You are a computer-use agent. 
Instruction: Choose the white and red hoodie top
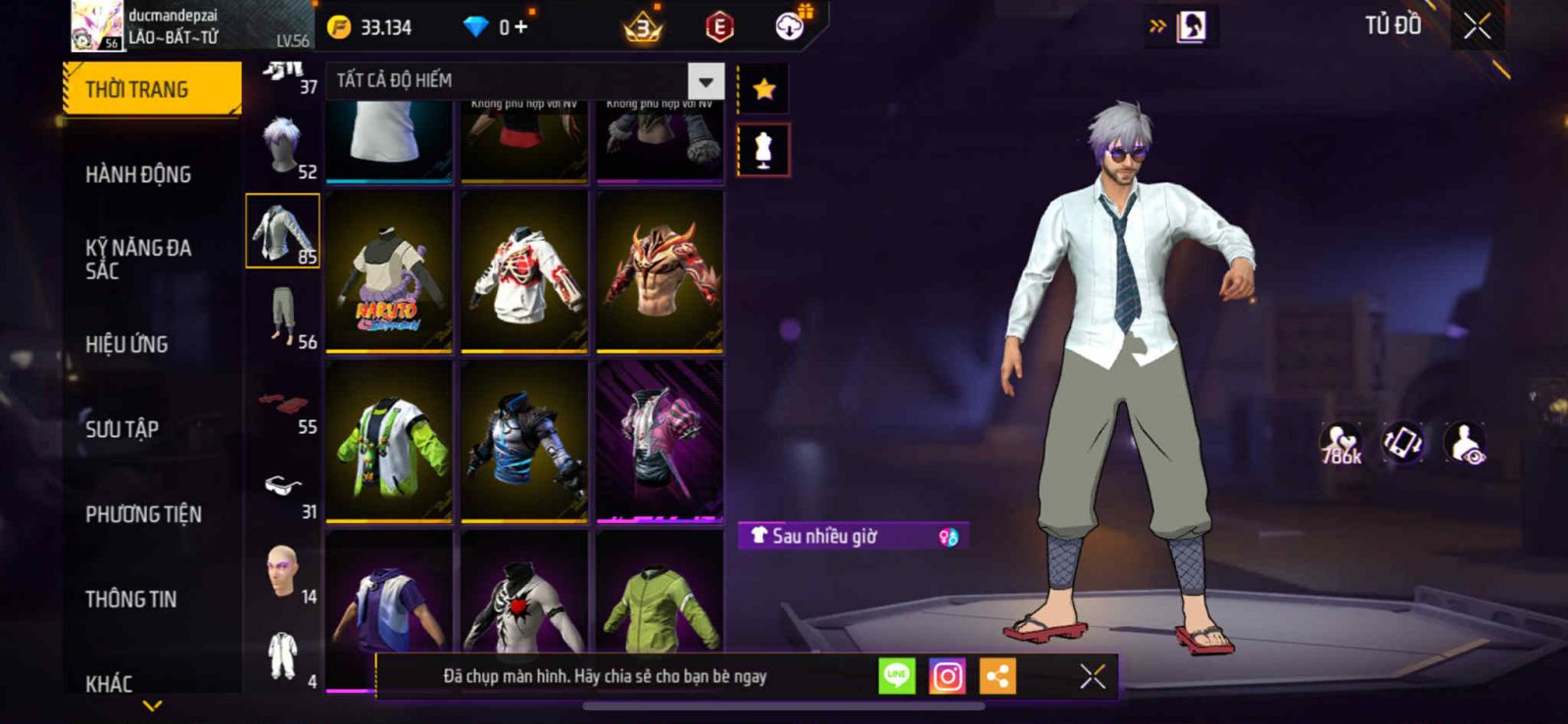point(524,271)
